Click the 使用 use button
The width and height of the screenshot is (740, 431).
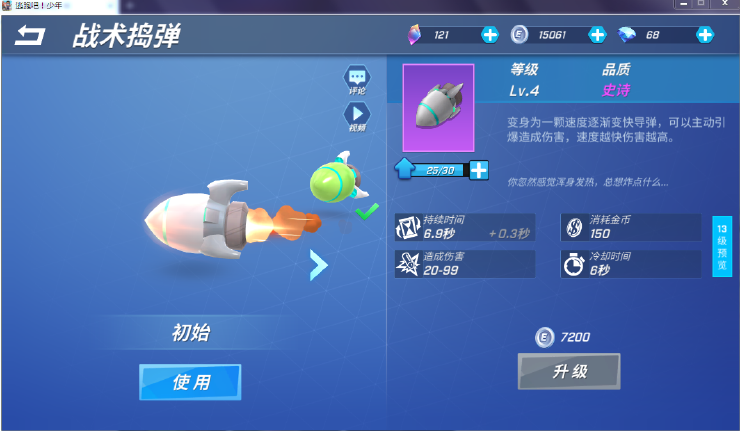tap(190, 382)
